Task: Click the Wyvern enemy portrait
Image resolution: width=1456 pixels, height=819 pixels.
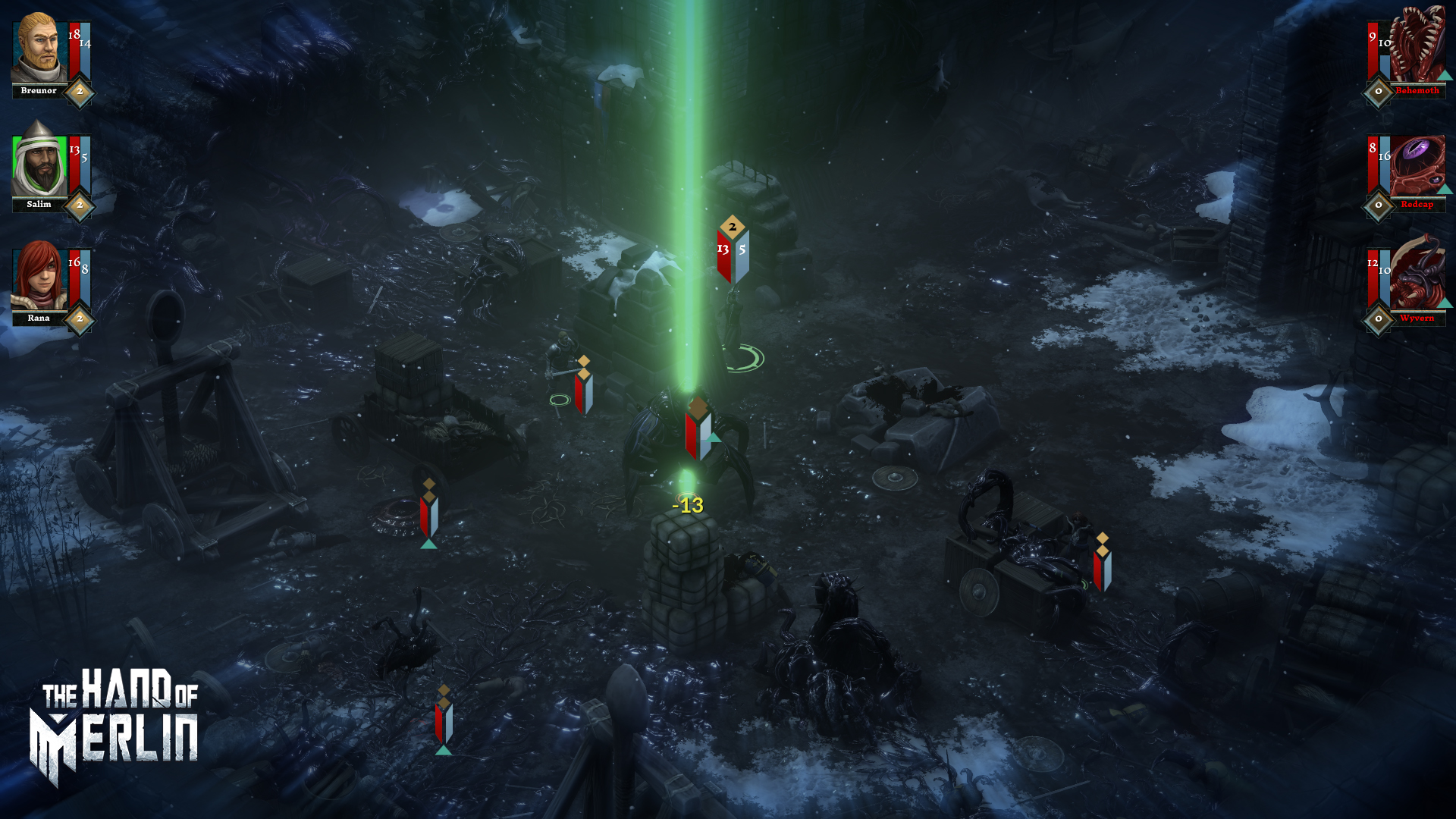Action: [1417, 277]
